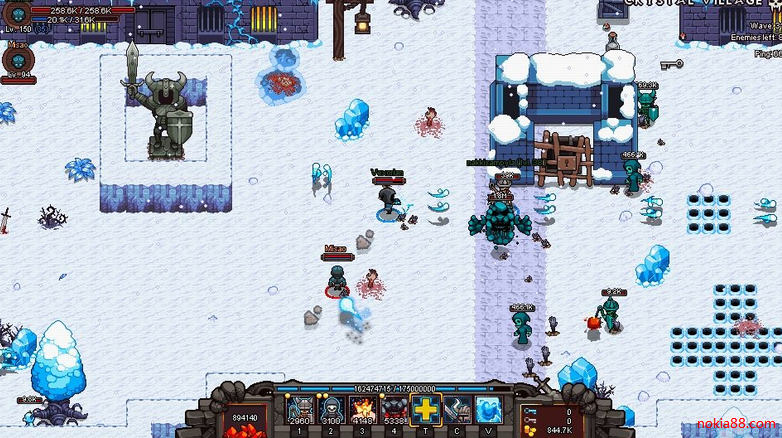The height and width of the screenshot is (438, 782).
Task: Click your own player portrait
Action: (15, 13)
